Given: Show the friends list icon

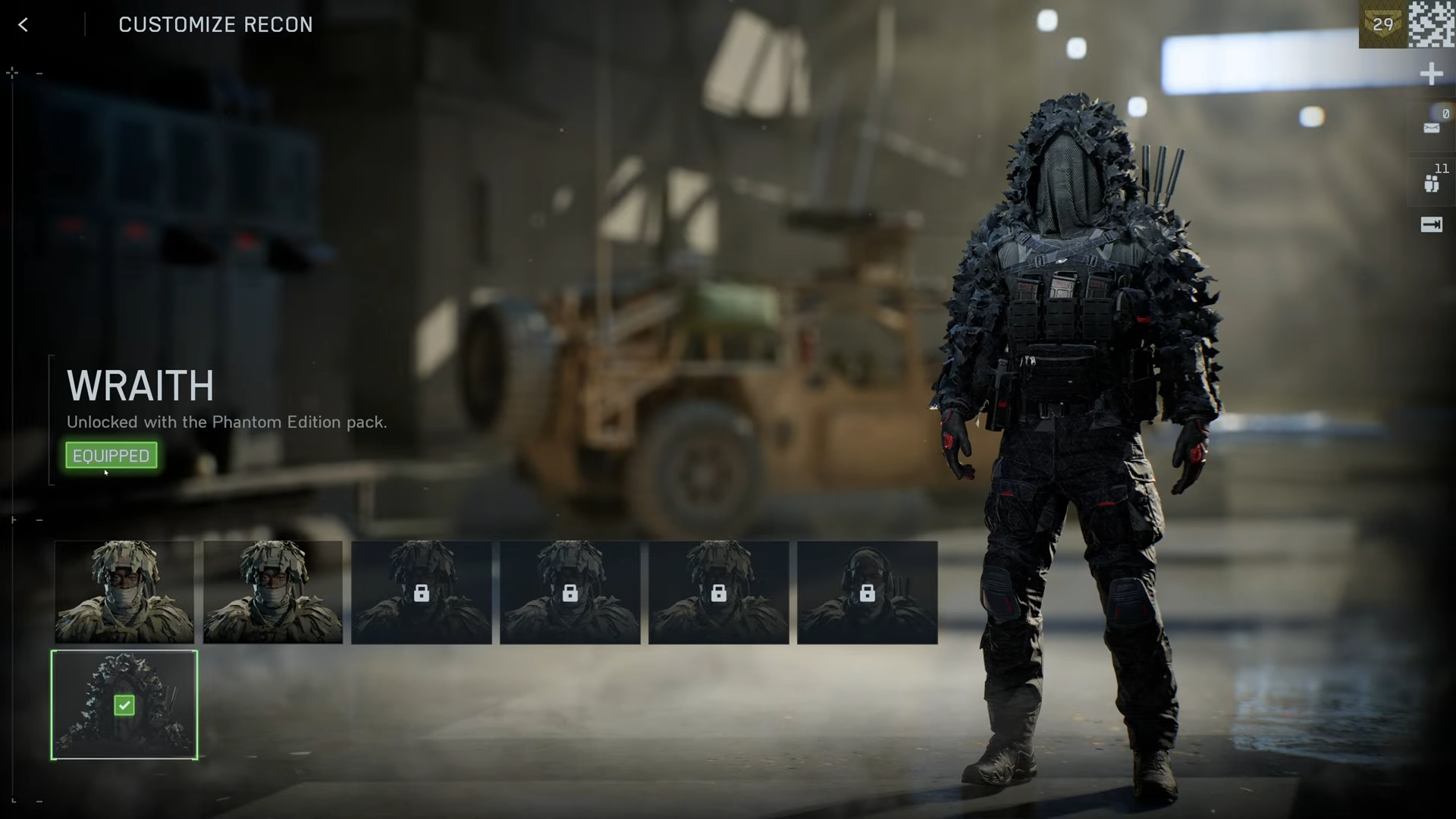Looking at the screenshot, I should pyautogui.click(x=1431, y=184).
